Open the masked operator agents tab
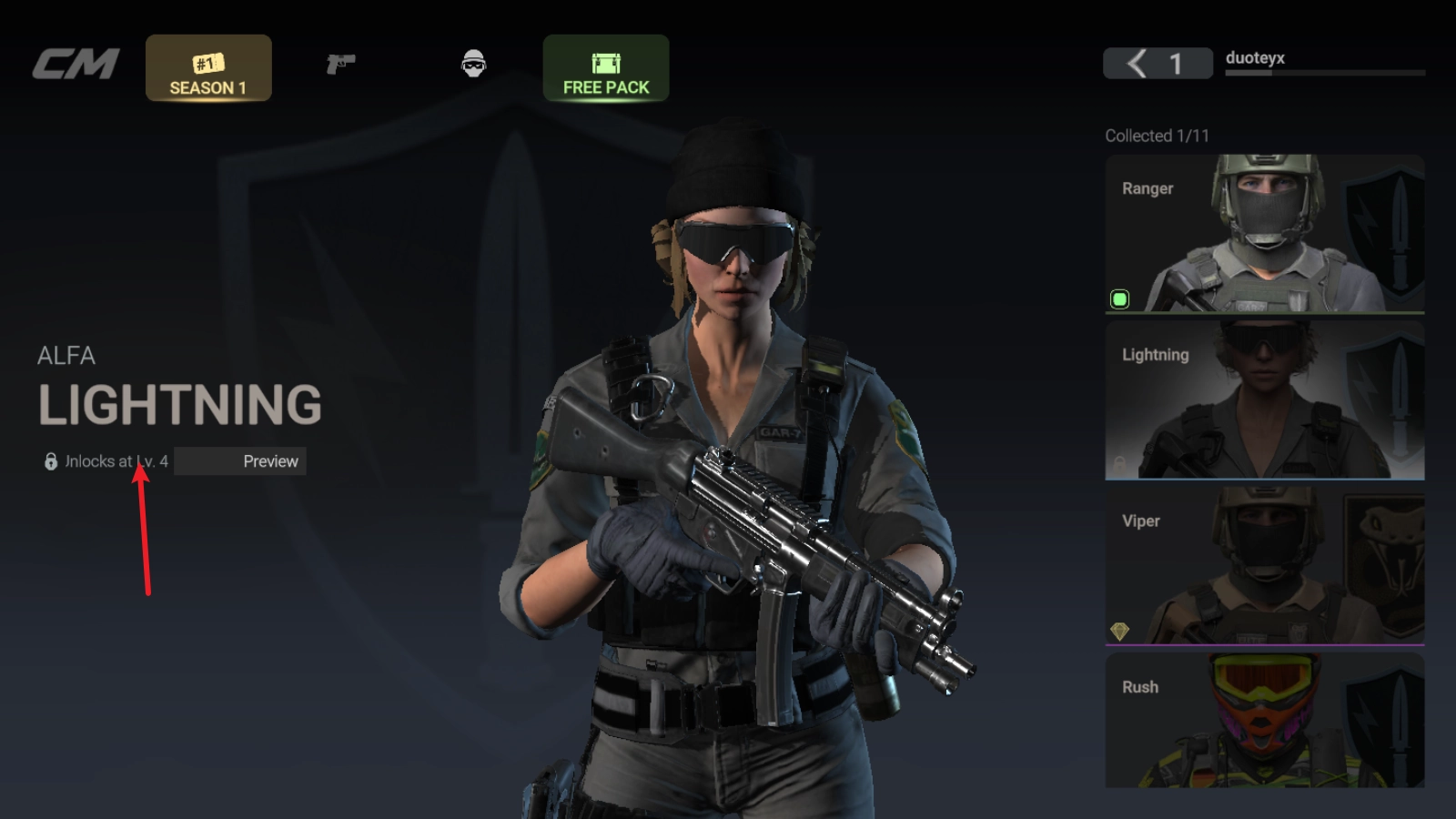1456x819 pixels. (473, 64)
